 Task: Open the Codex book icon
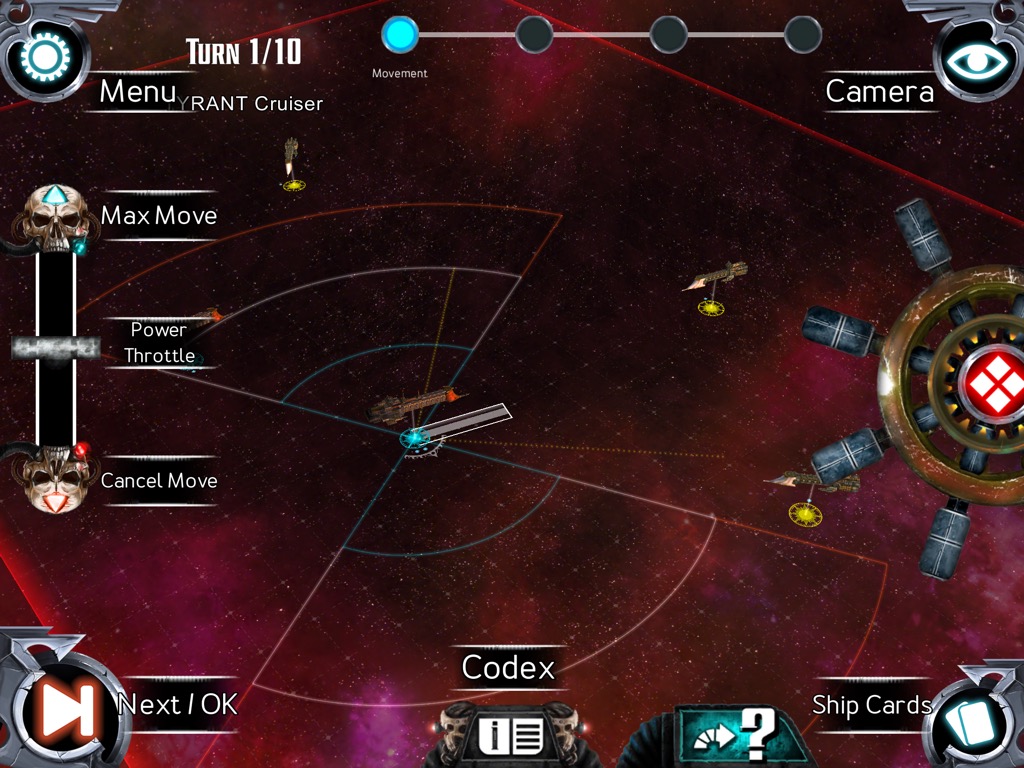tap(510, 736)
